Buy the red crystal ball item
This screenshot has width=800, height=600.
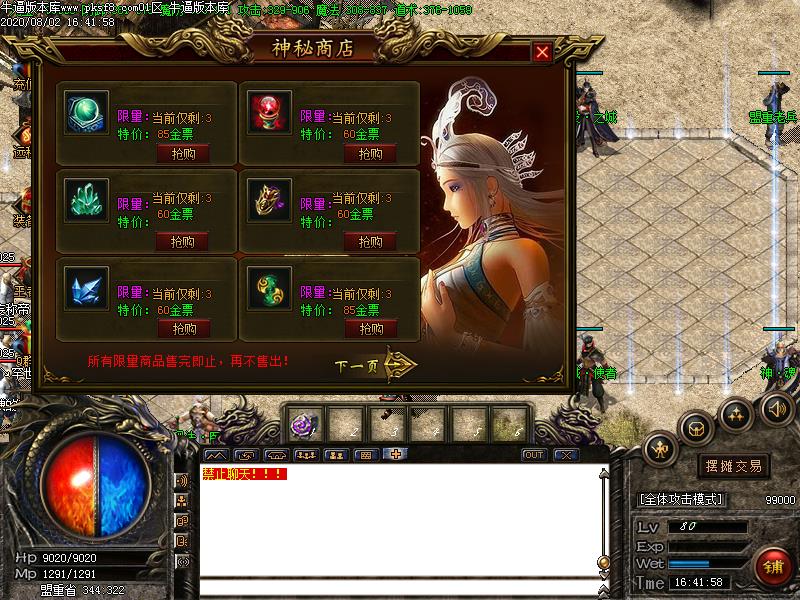tap(370, 153)
